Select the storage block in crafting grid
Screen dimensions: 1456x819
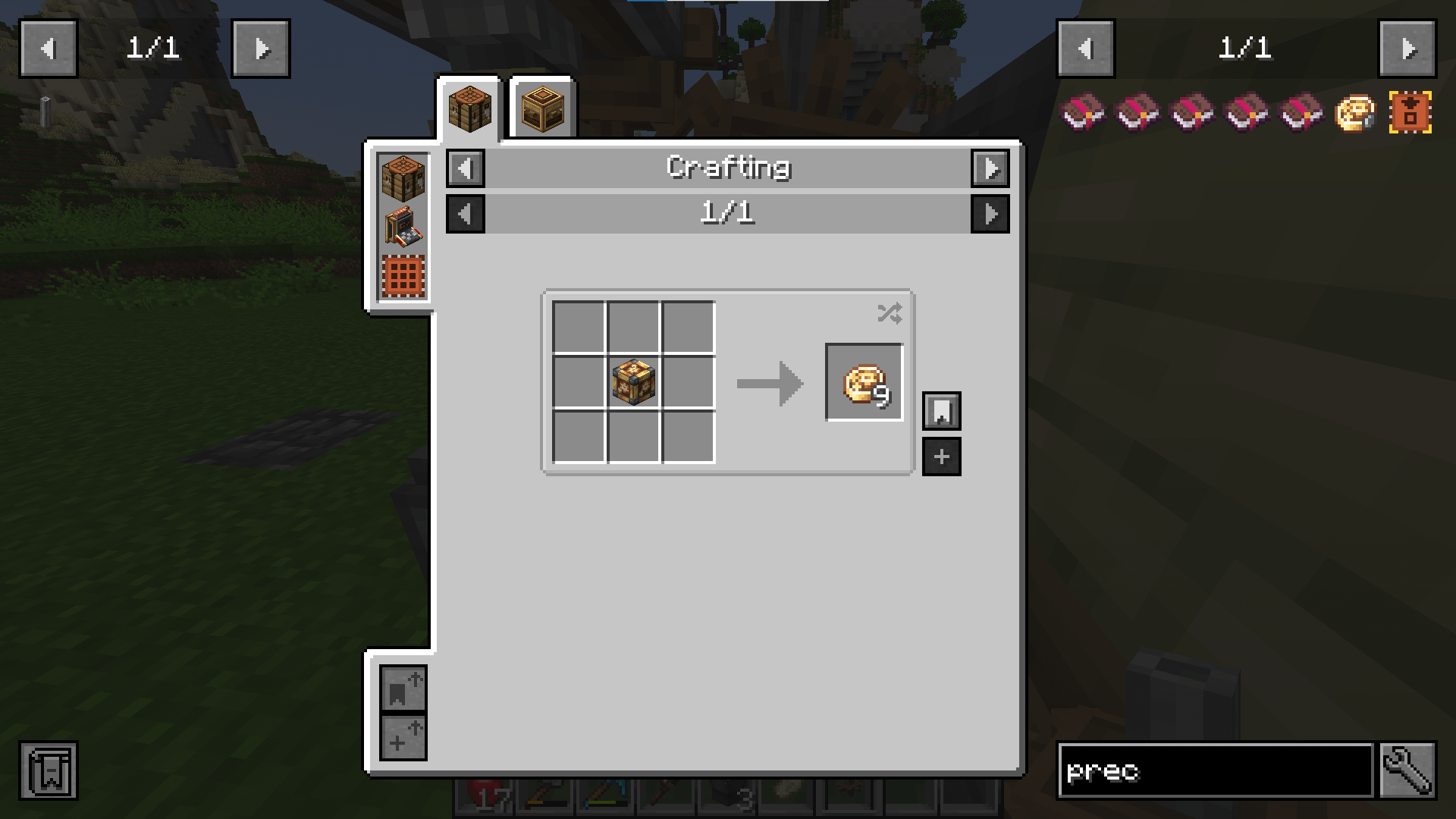tap(633, 382)
